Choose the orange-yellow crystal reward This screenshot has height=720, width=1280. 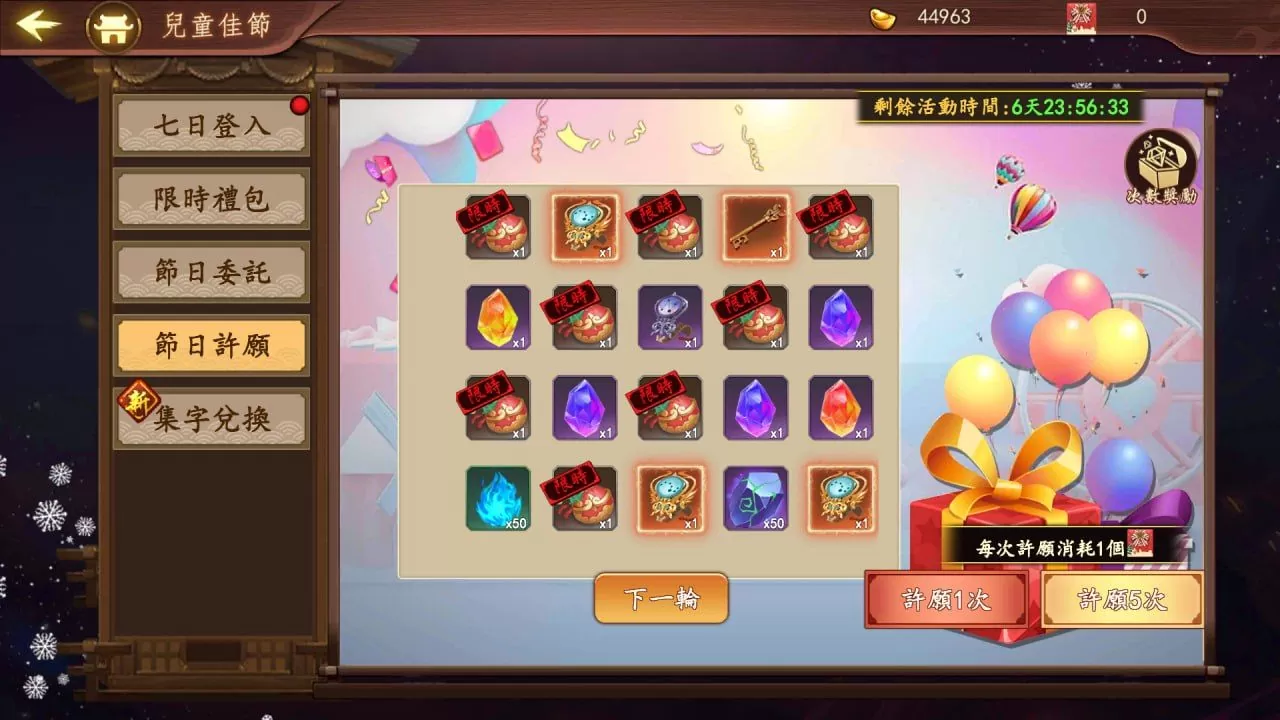498,318
